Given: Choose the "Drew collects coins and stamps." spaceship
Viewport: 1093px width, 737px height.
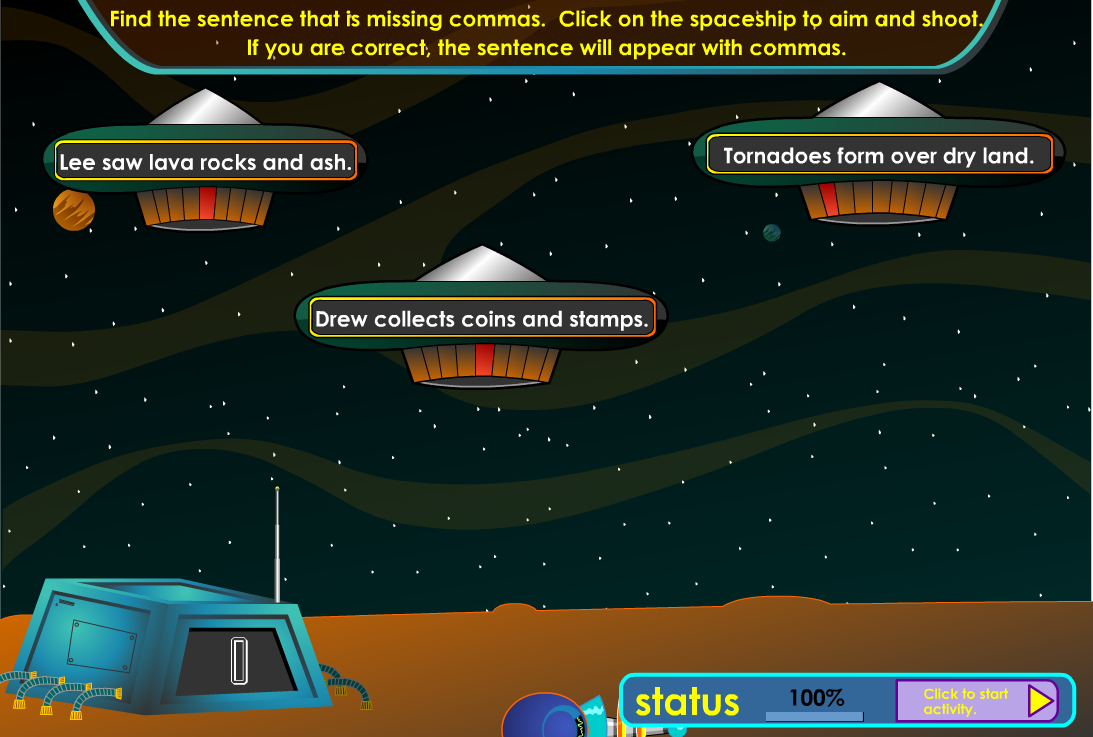Looking at the screenshot, I should (481, 320).
